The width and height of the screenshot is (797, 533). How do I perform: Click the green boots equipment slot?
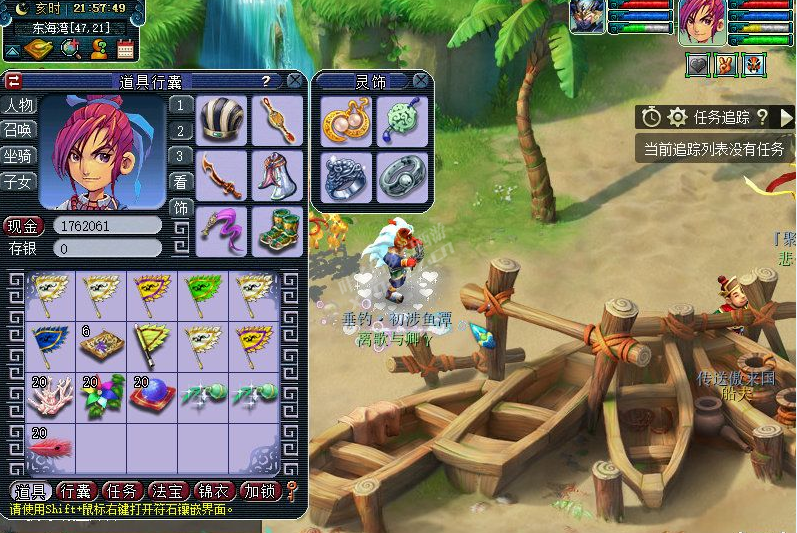277,229
